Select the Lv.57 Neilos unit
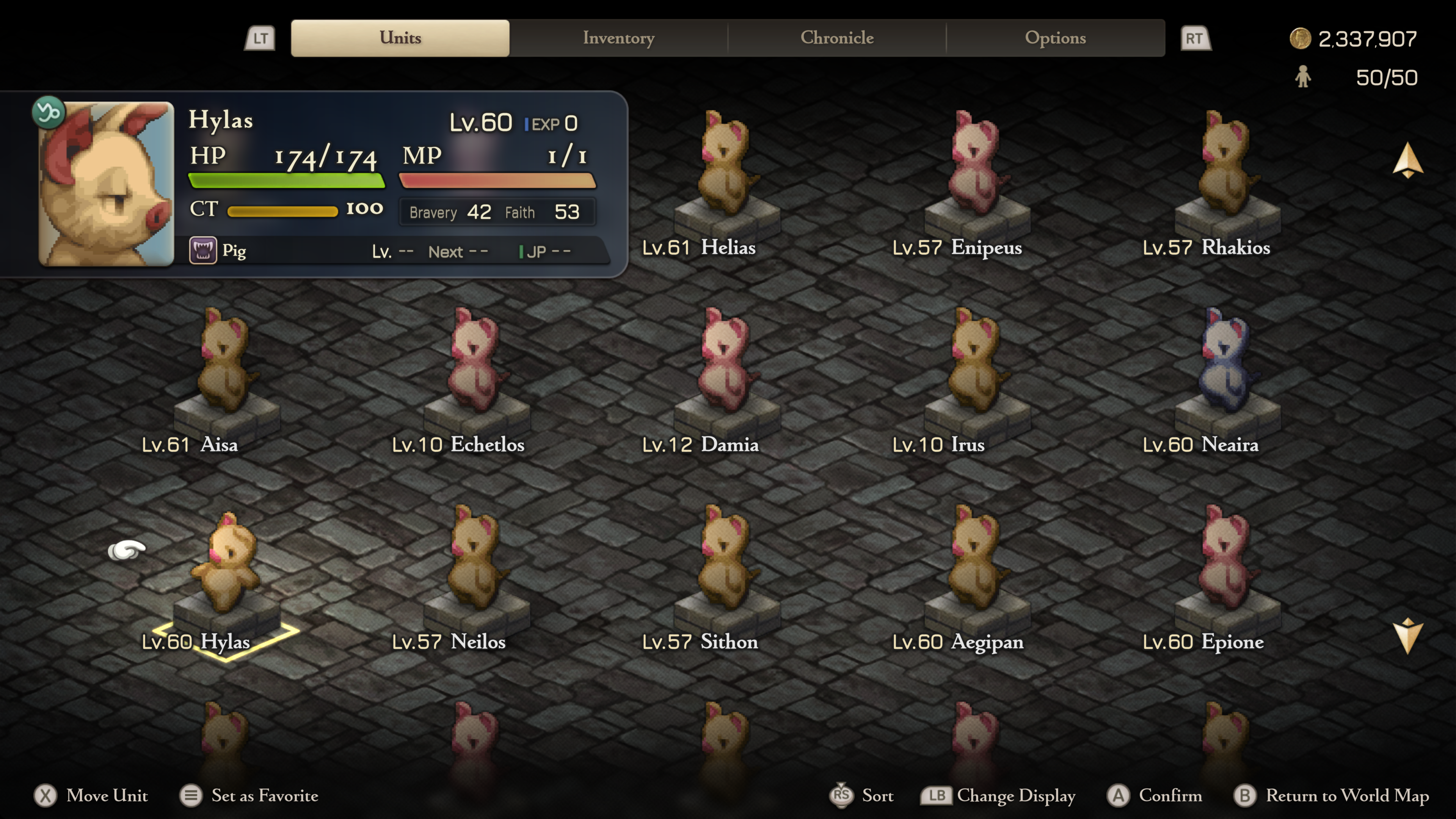 coord(476,565)
